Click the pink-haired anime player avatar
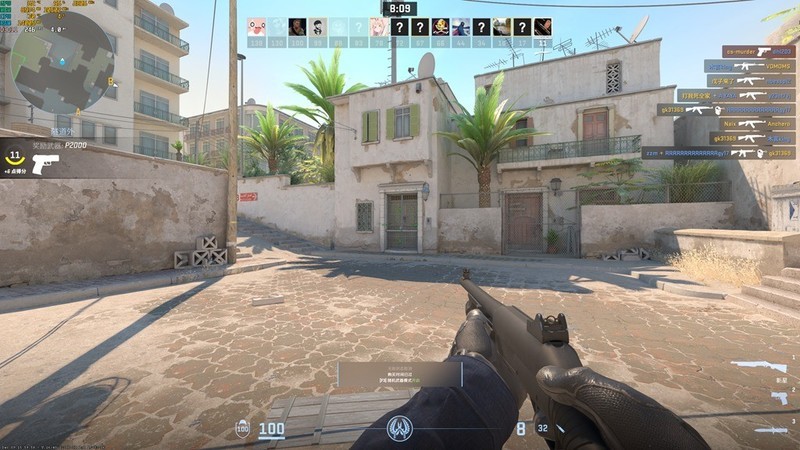The width and height of the screenshot is (800, 450). point(379,27)
